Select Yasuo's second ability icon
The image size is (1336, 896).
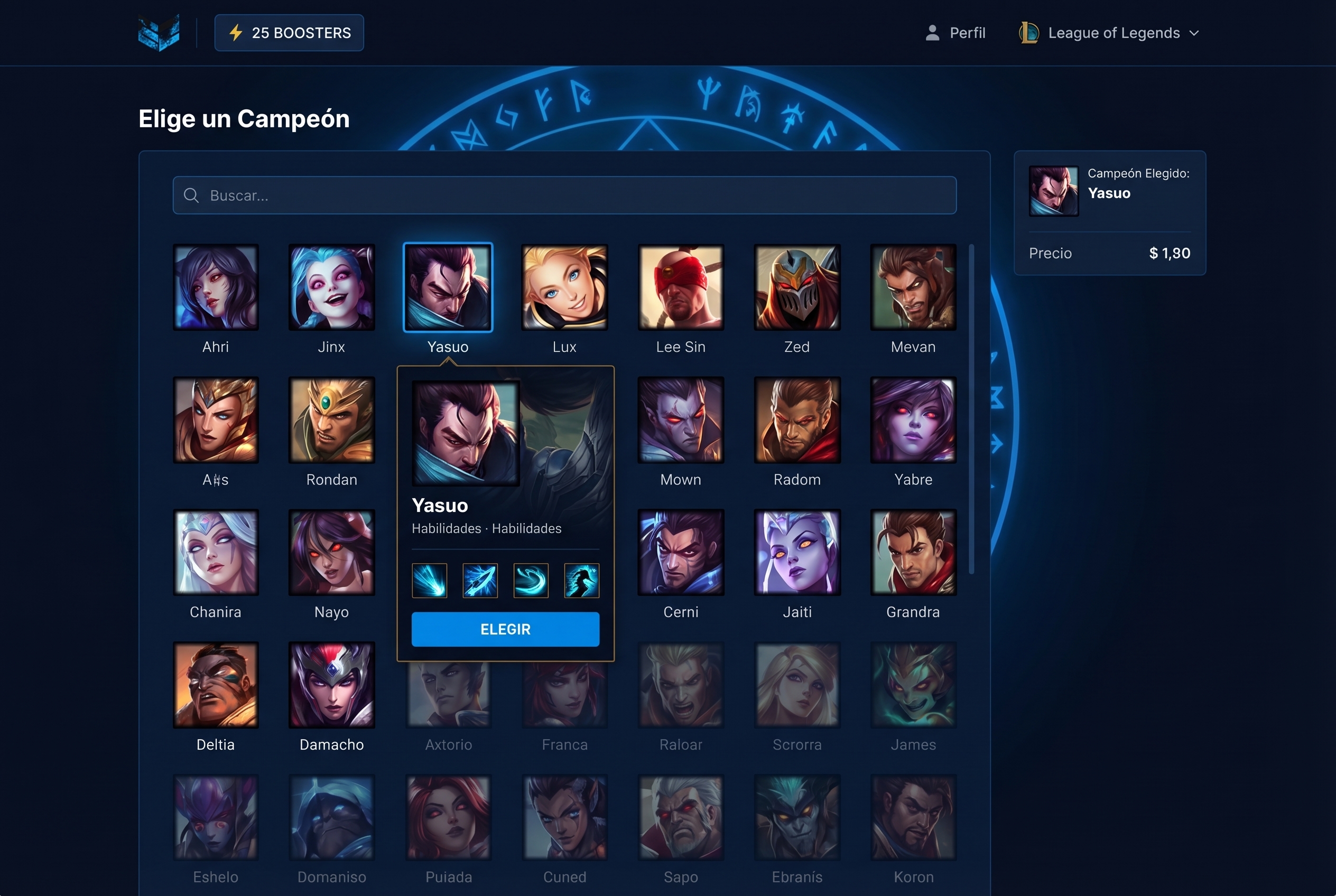(x=480, y=580)
